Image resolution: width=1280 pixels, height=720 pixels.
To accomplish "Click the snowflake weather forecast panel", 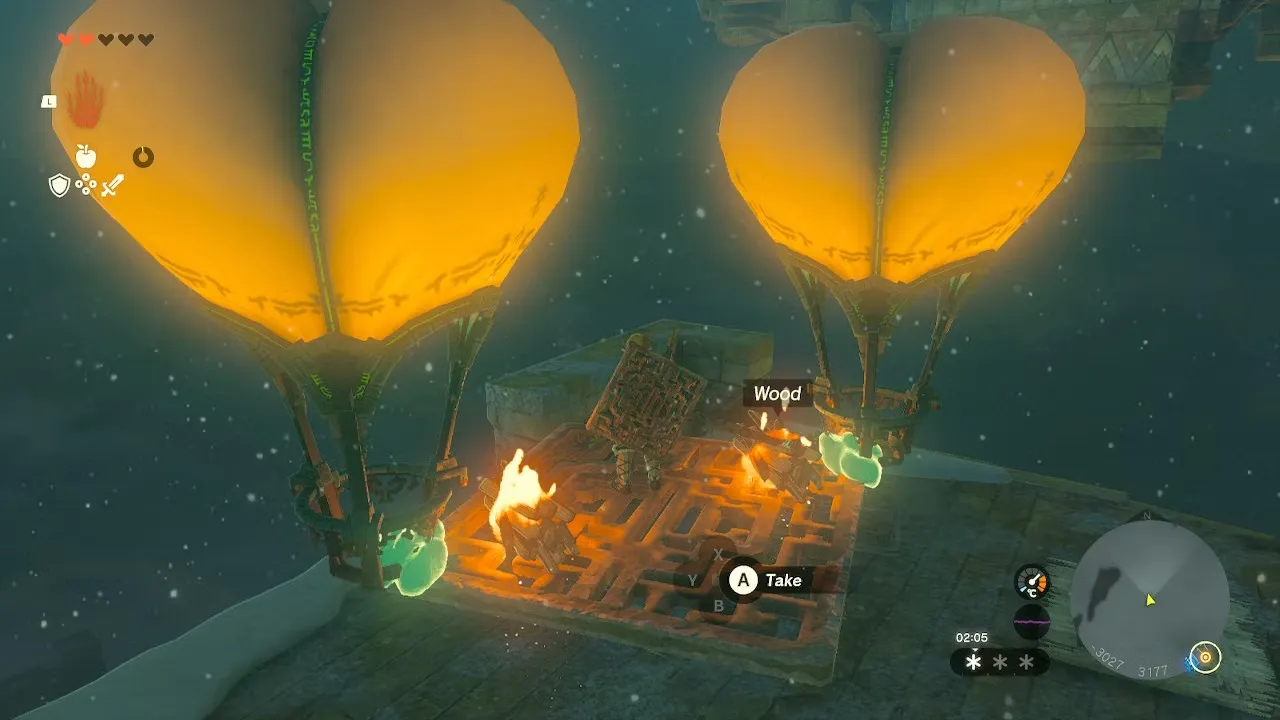I will (999, 662).
